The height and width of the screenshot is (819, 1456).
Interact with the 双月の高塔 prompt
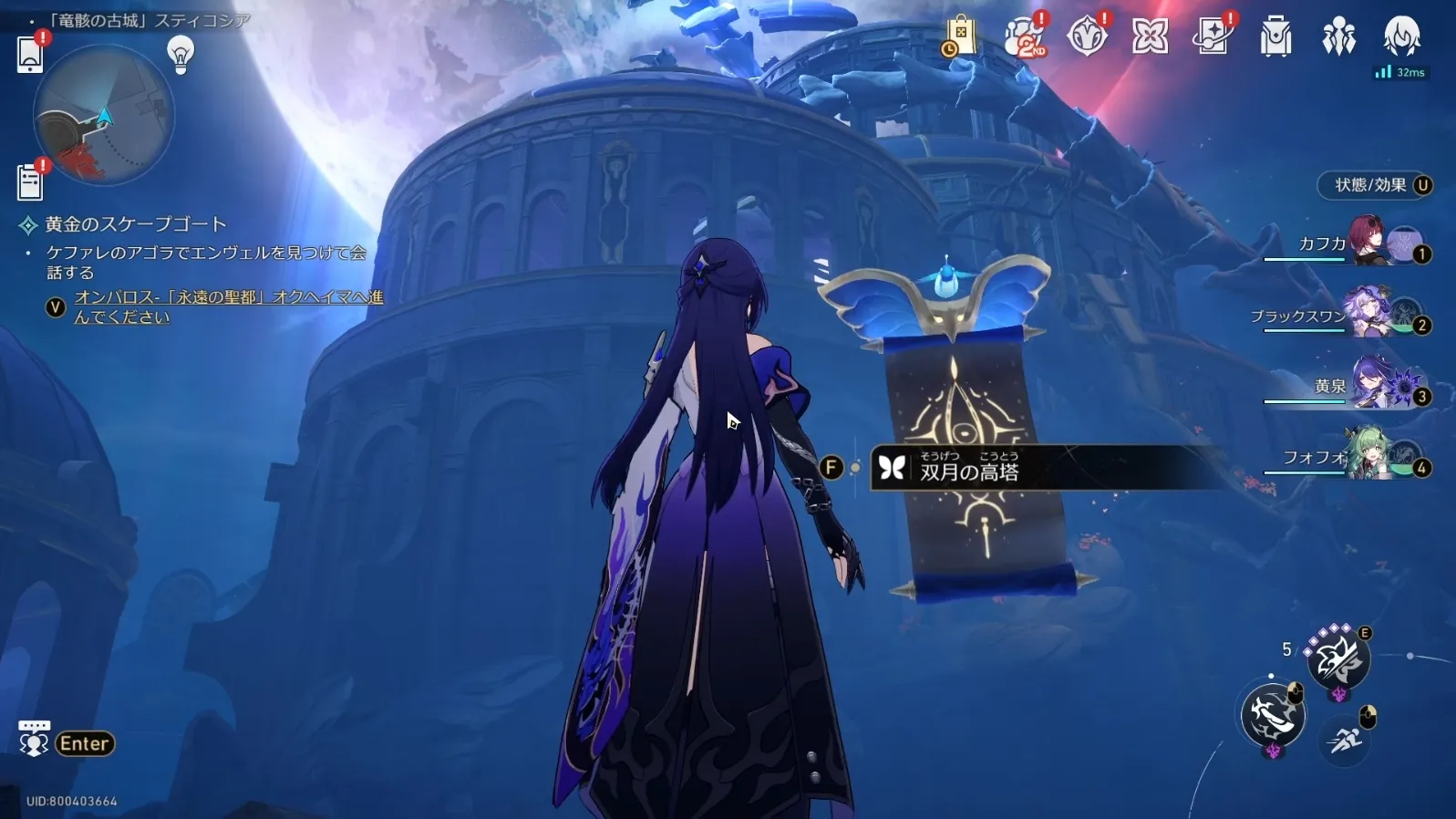point(969,469)
